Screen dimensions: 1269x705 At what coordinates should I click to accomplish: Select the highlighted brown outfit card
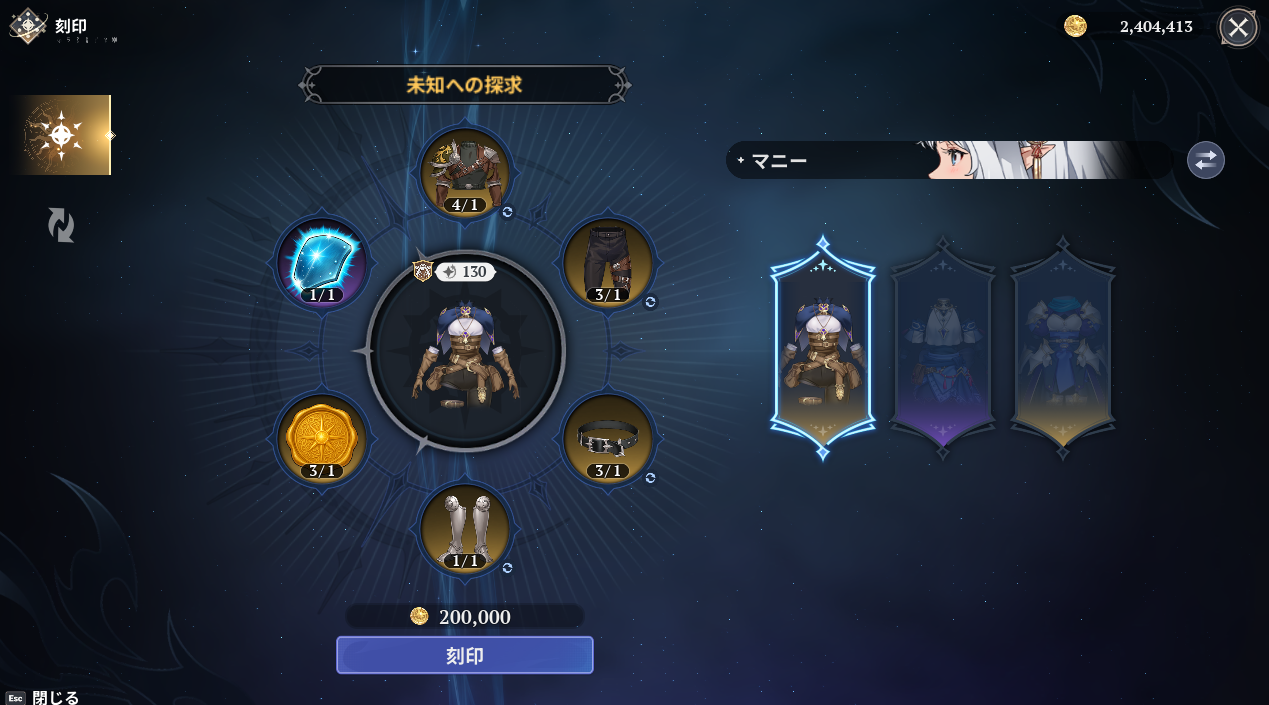(822, 347)
